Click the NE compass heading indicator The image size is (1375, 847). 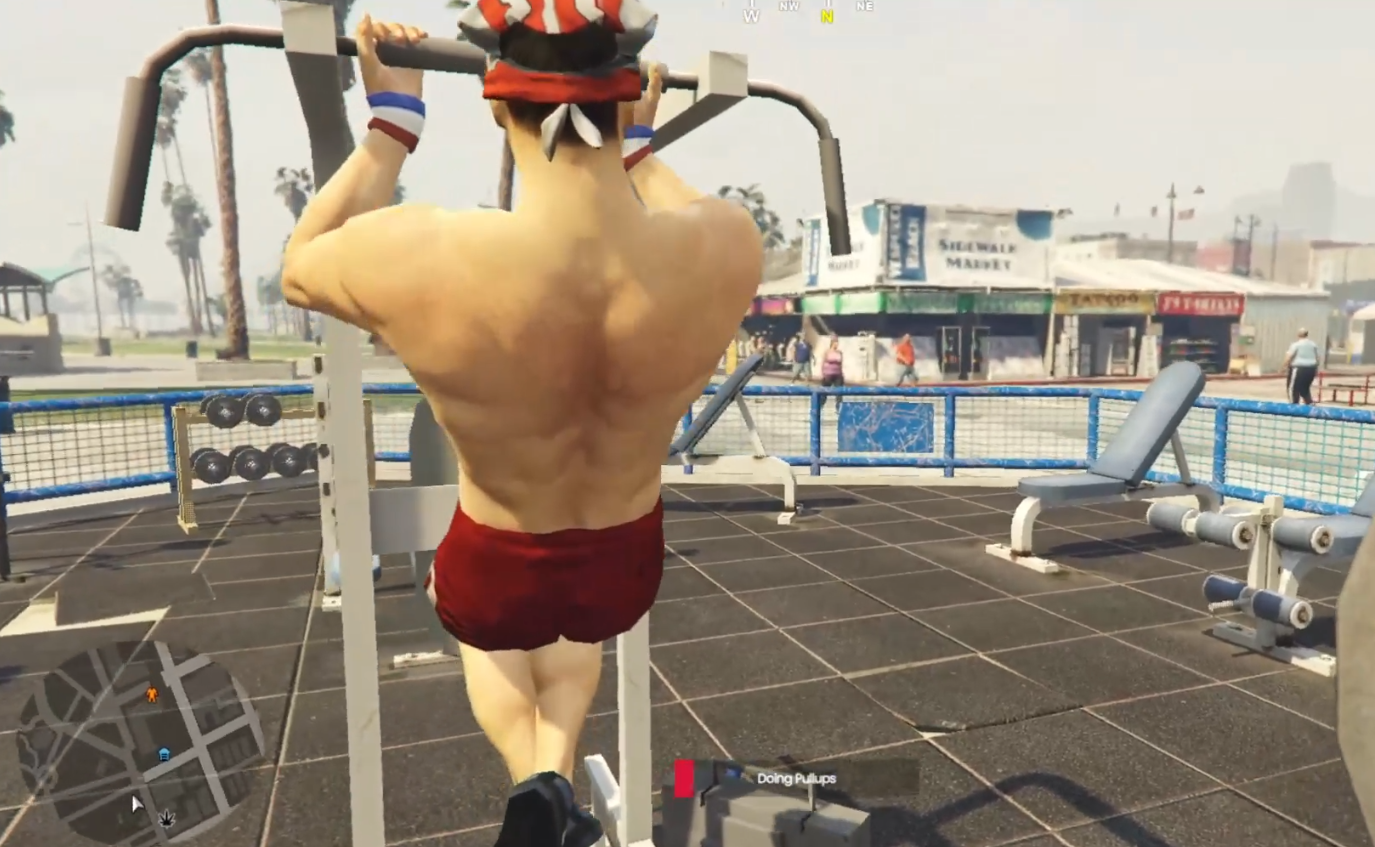[x=864, y=6]
